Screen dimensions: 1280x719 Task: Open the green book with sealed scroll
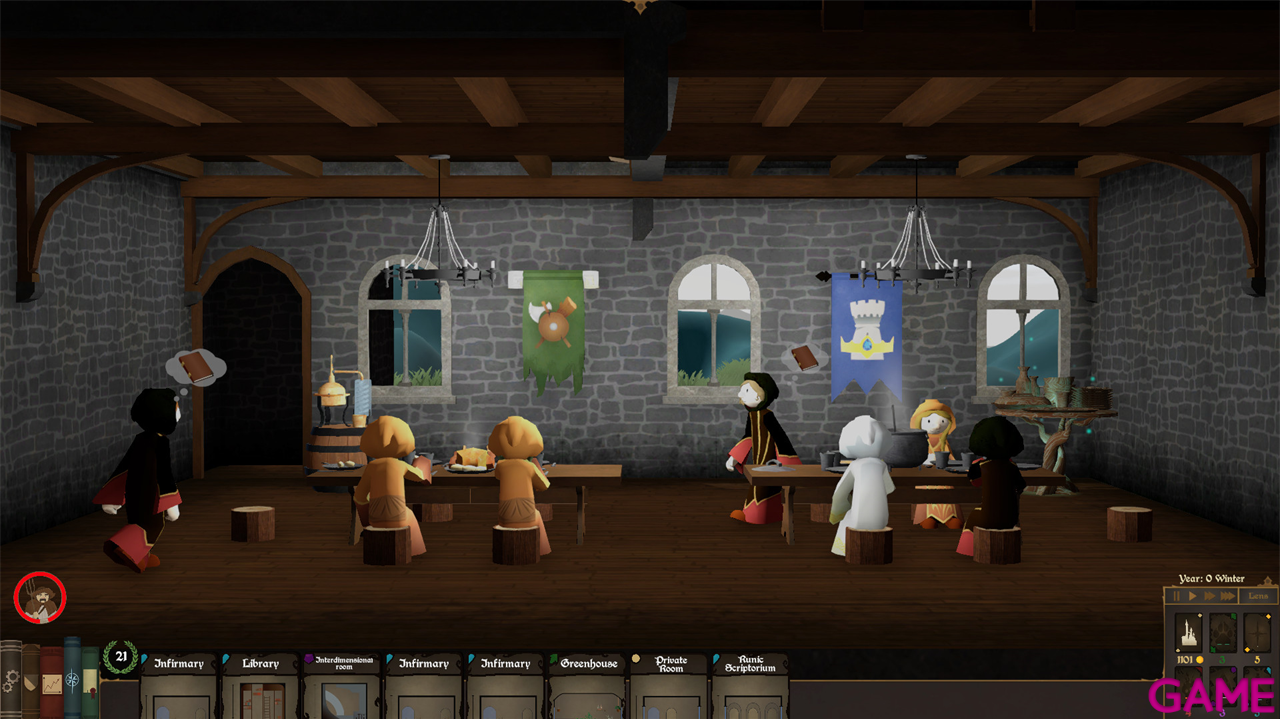(x=90, y=683)
